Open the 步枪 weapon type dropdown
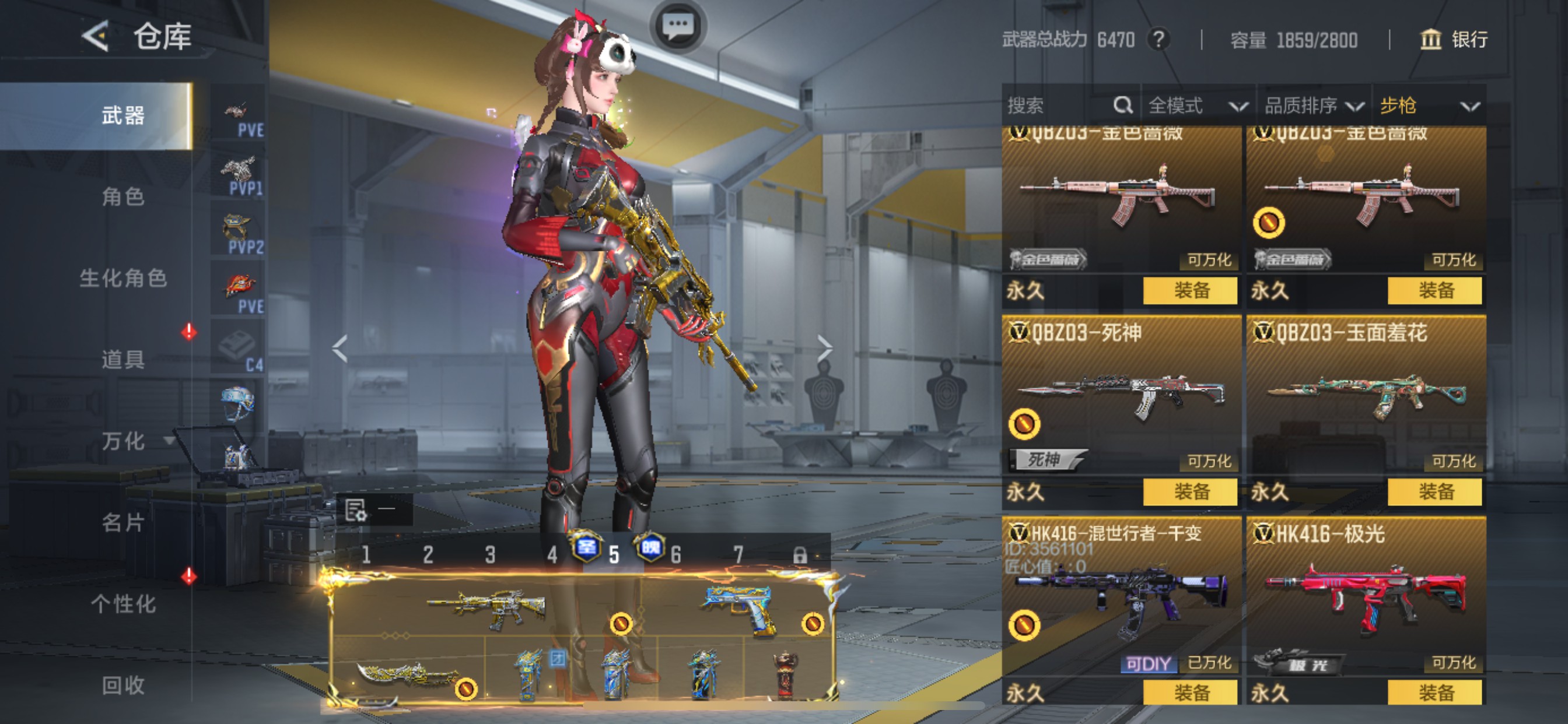This screenshot has width=1568, height=724. pos(1428,106)
